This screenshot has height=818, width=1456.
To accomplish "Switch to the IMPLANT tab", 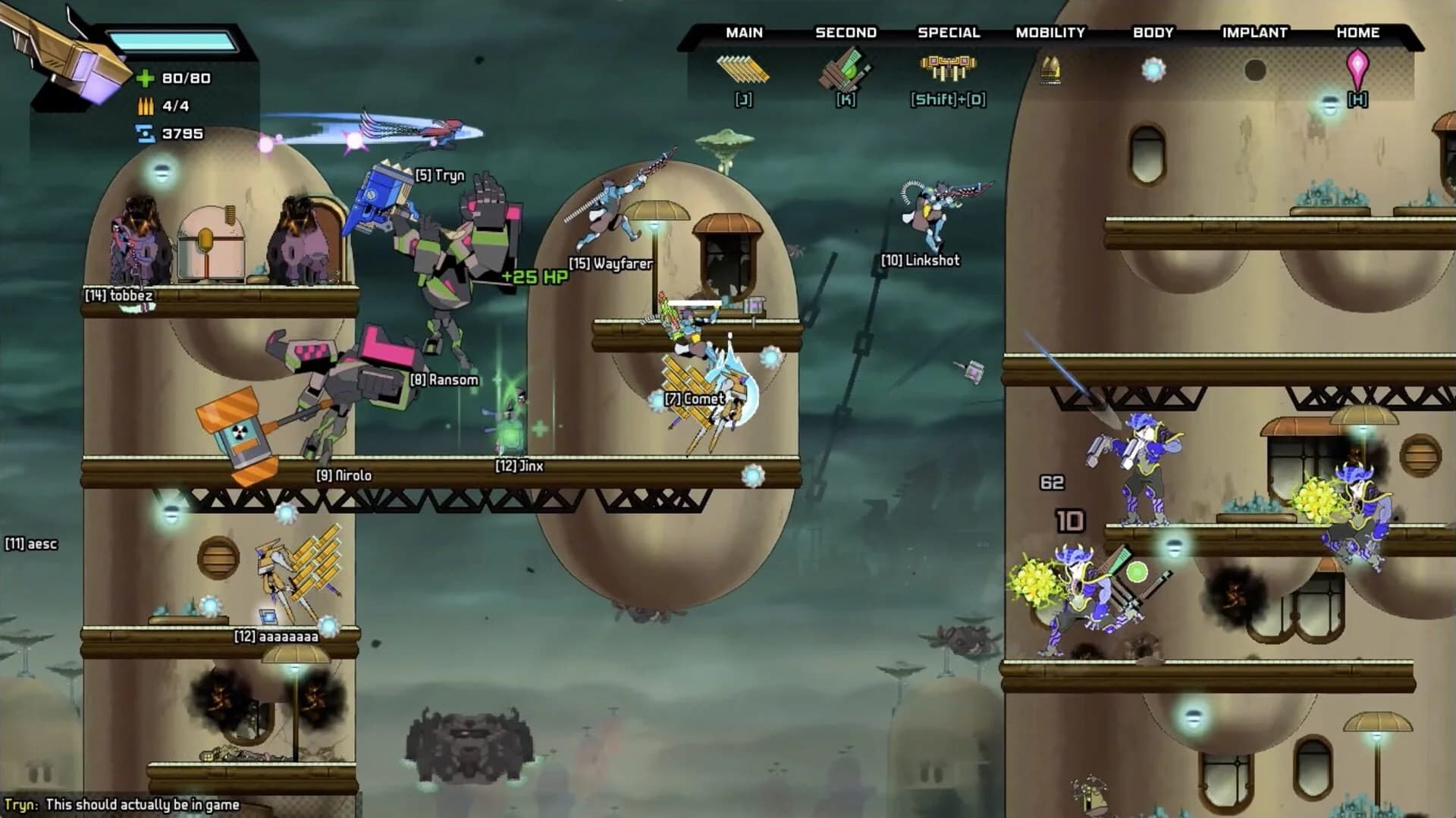I will (x=1254, y=33).
